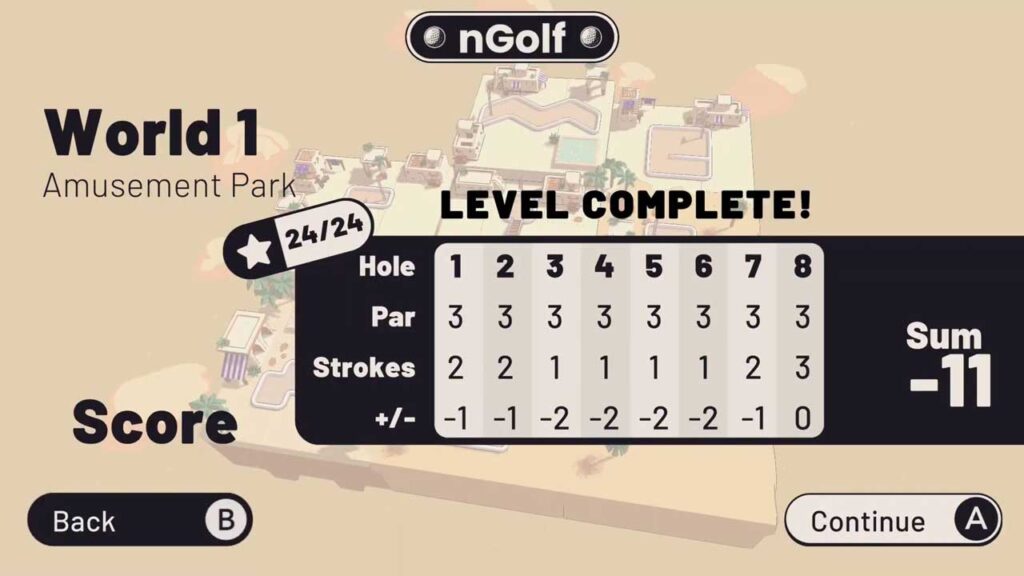Go back with the Back button

139,520
